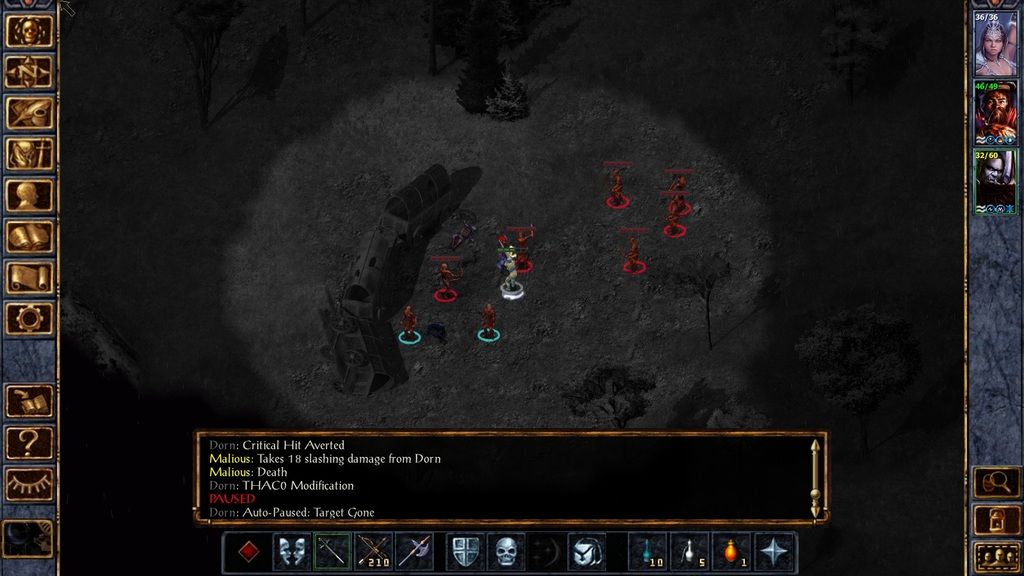This screenshot has height=576, width=1024.
Task: Select the sword weapon slot
Action: [x=332, y=551]
